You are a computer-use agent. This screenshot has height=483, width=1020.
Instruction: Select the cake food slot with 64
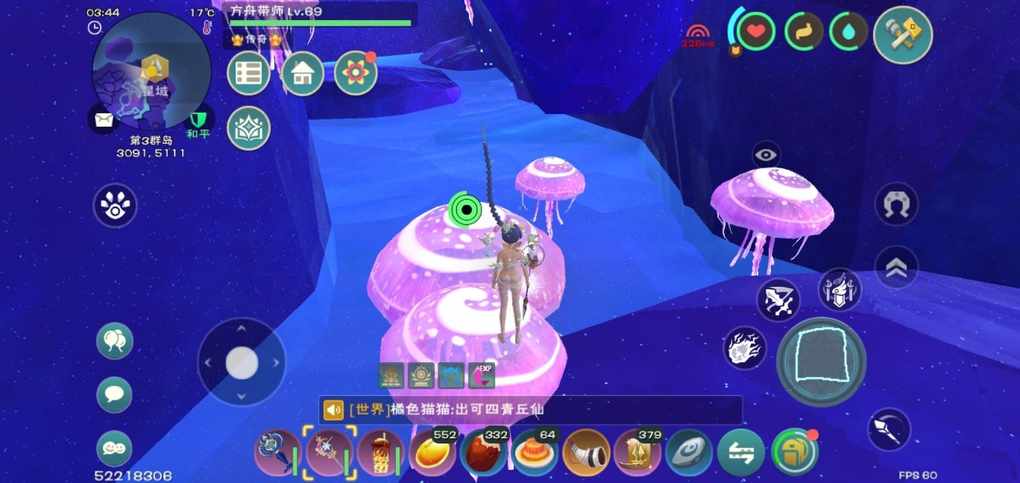[x=535, y=453]
